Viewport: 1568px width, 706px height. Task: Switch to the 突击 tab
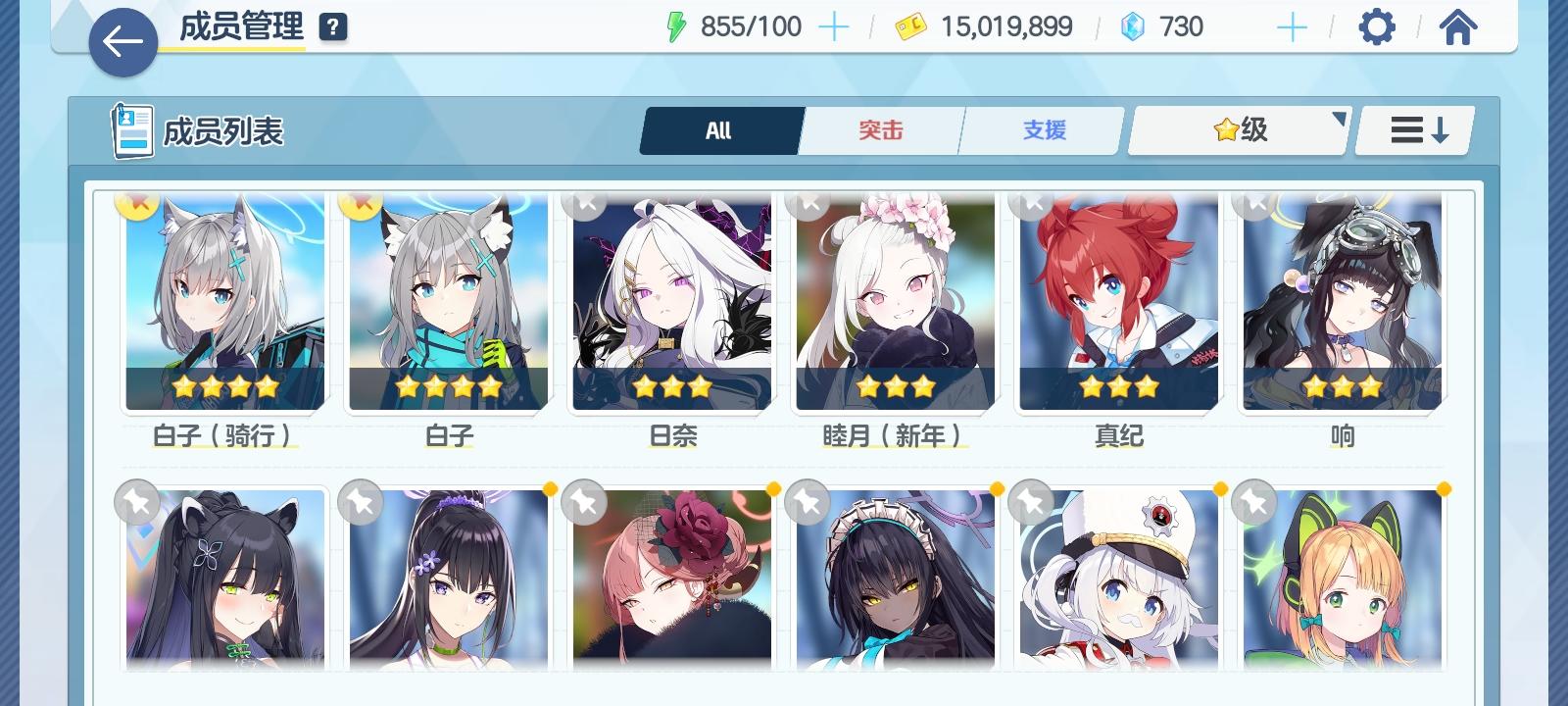point(880,129)
